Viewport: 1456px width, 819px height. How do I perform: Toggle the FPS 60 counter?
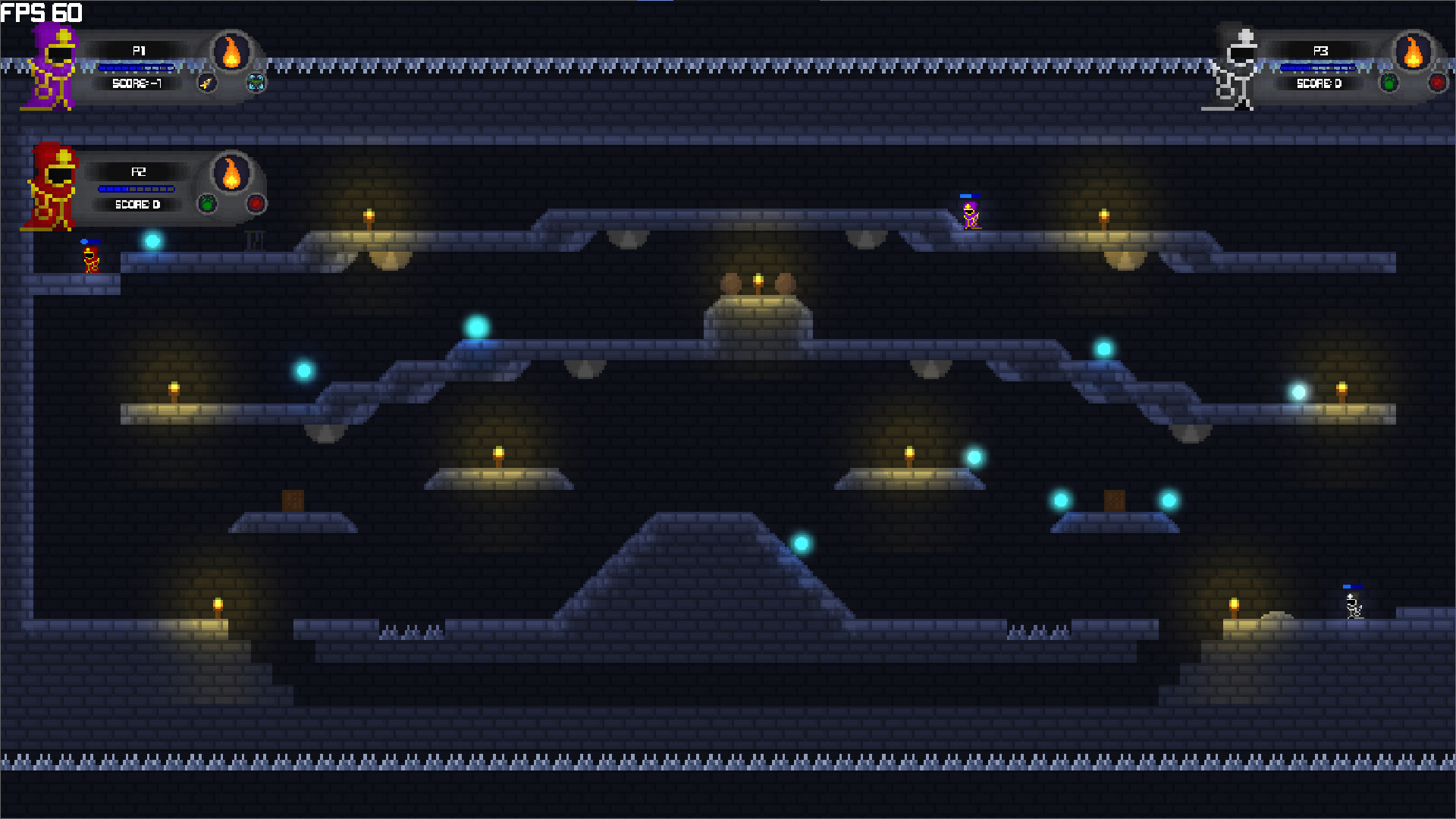[x=42, y=11]
